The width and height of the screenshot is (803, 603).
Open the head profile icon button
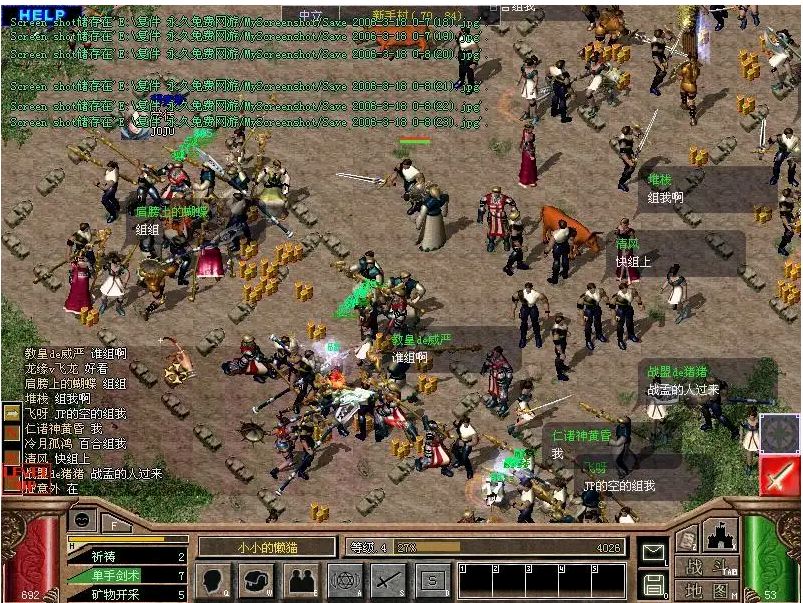214,579
